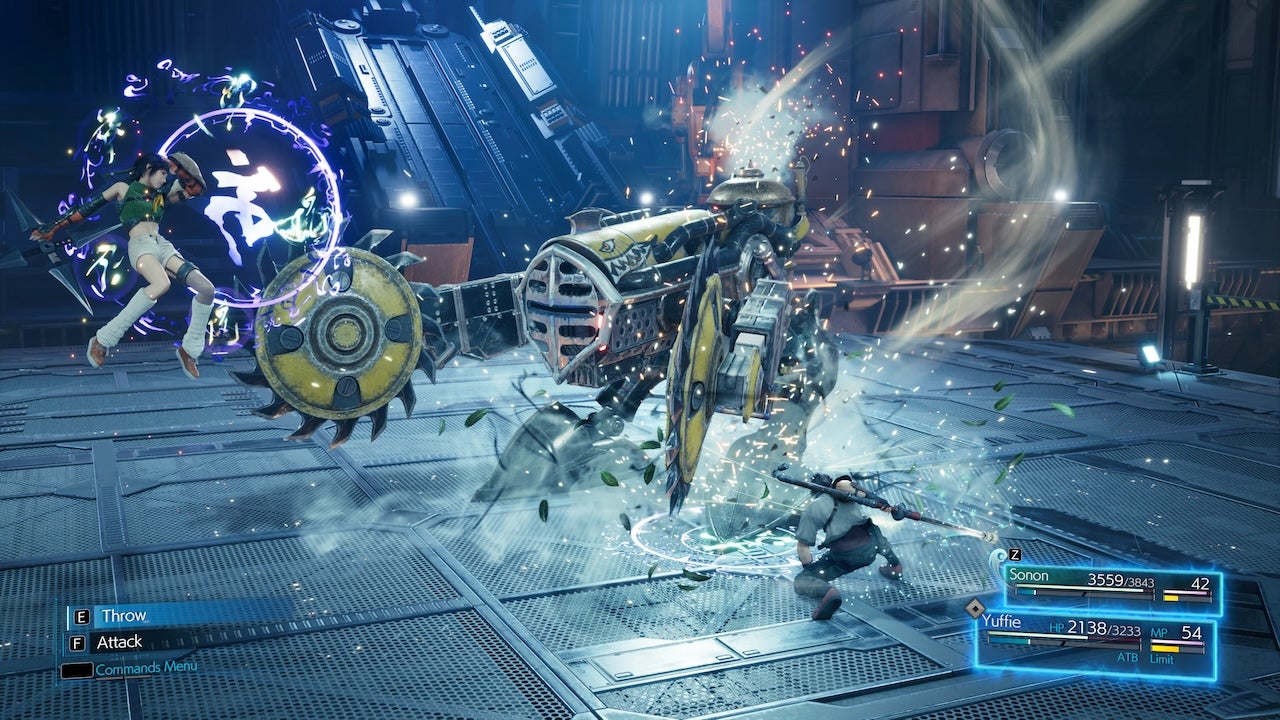Click the Z key prompt above Sonon's nameplate
This screenshot has height=720, width=1280.
pos(1014,556)
